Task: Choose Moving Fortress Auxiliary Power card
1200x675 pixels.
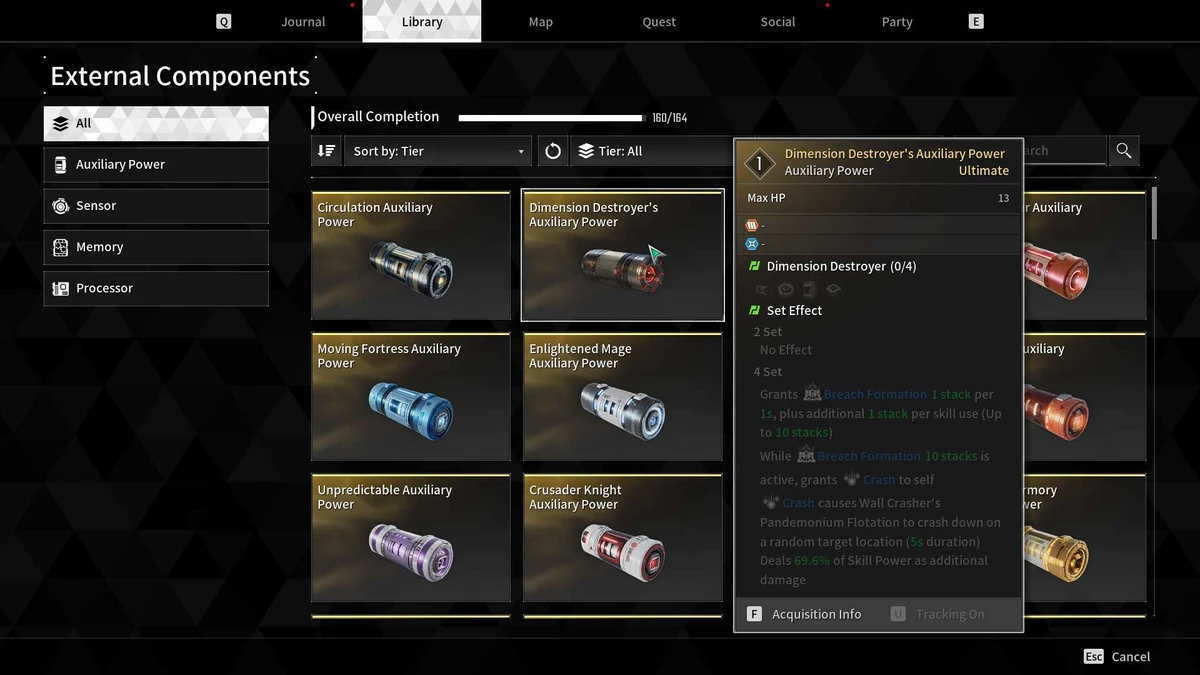Action: [411, 397]
